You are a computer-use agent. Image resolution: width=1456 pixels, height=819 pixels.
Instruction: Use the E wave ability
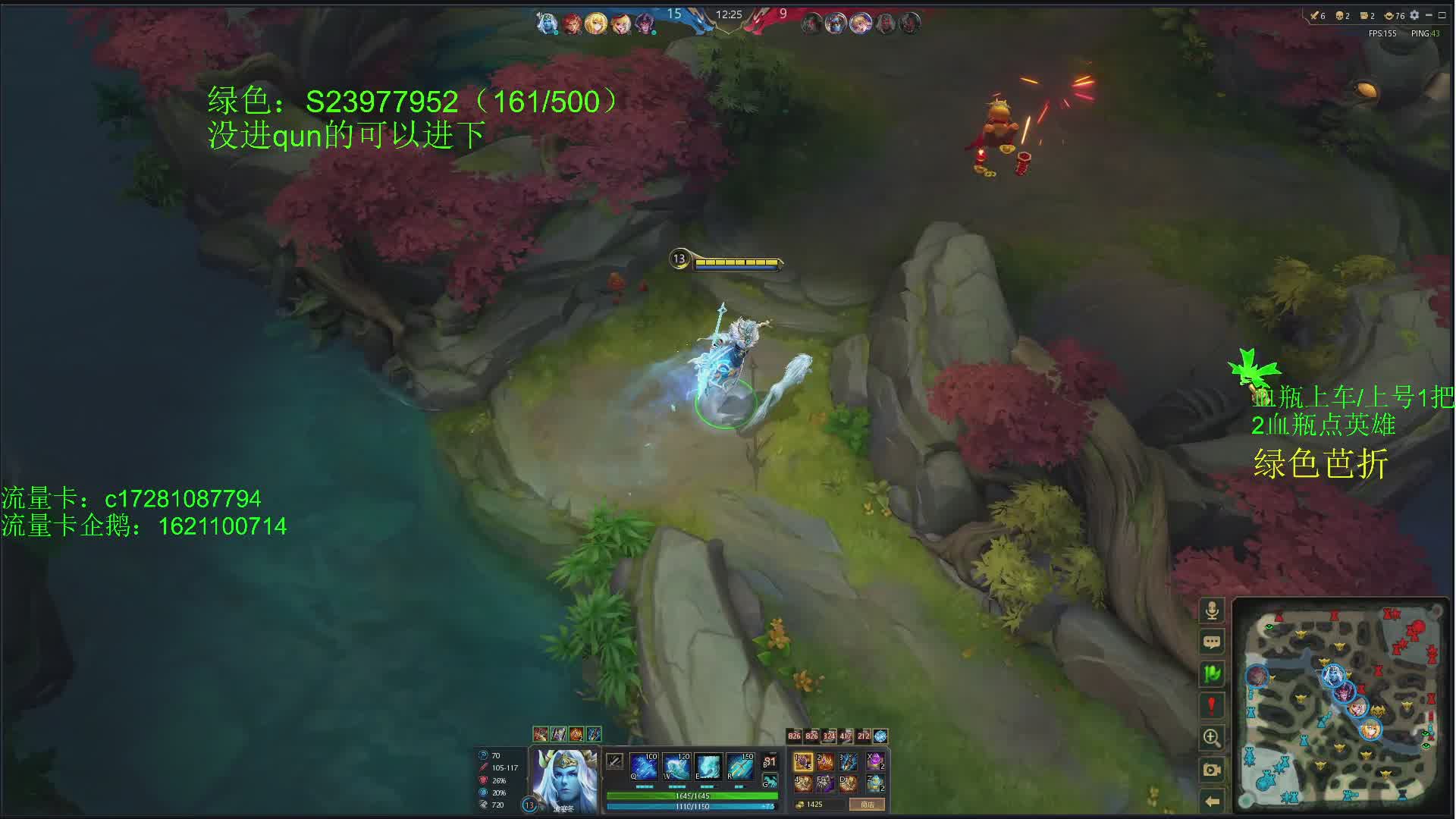point(708,767)
